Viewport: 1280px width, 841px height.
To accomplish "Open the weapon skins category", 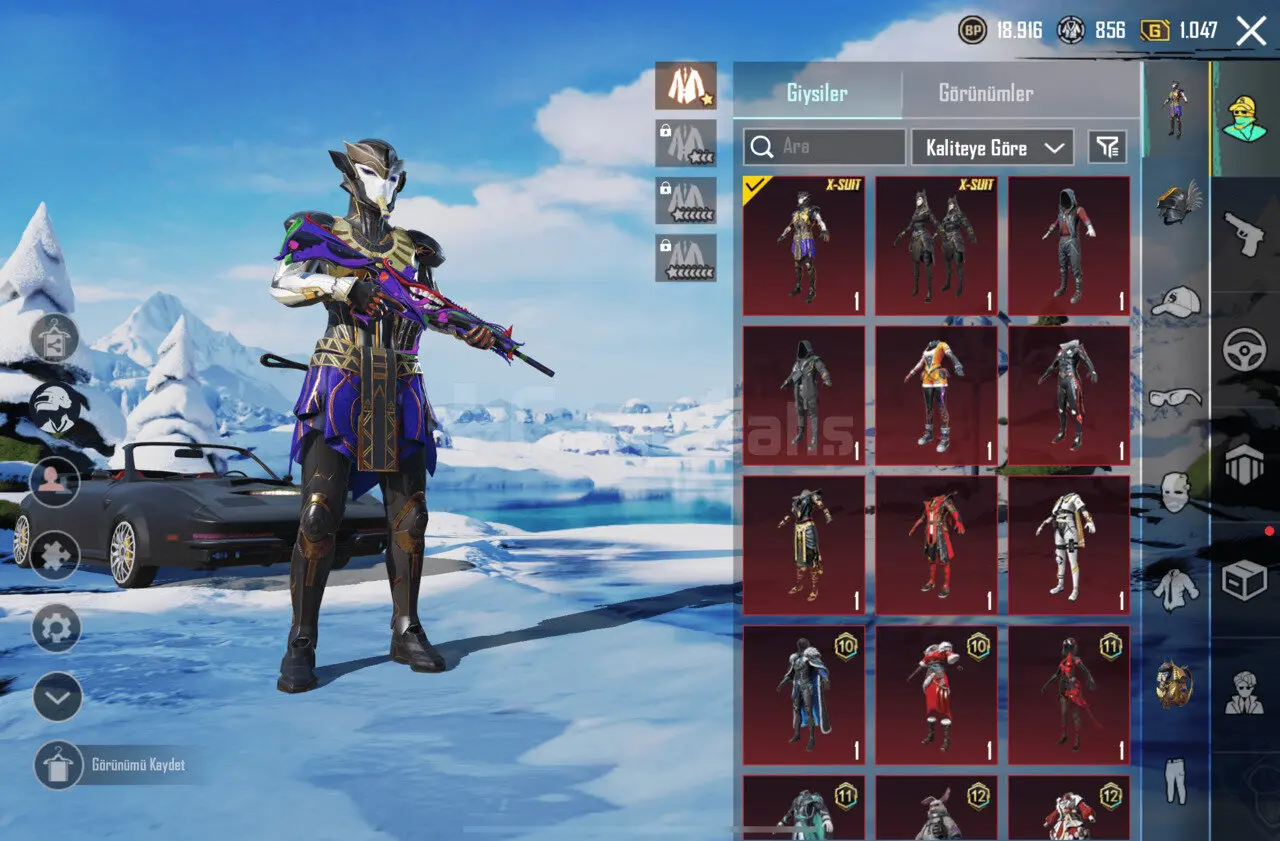I will [x=1245, y=234].
